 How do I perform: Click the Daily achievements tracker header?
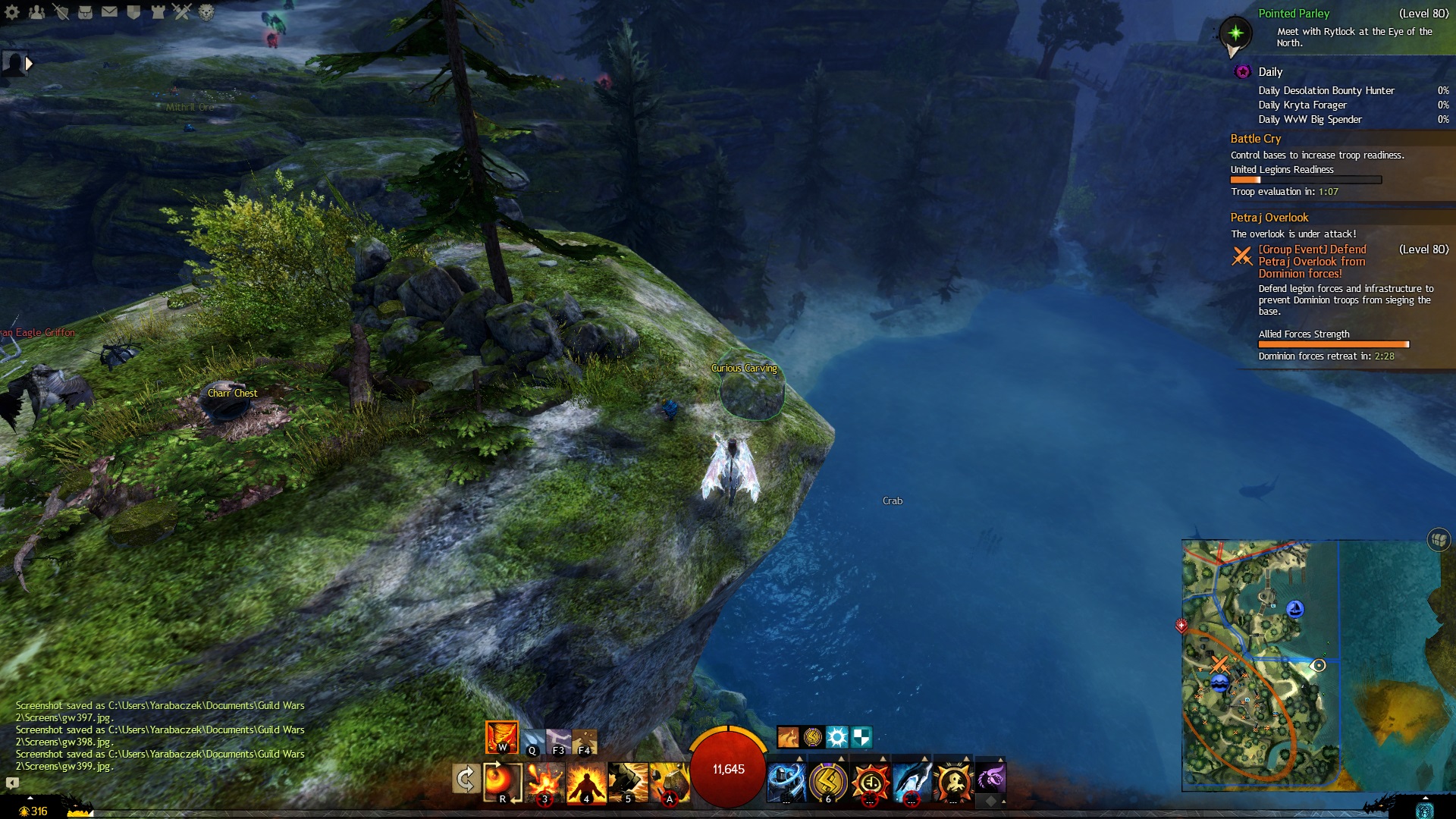(x=1270, y=72)
